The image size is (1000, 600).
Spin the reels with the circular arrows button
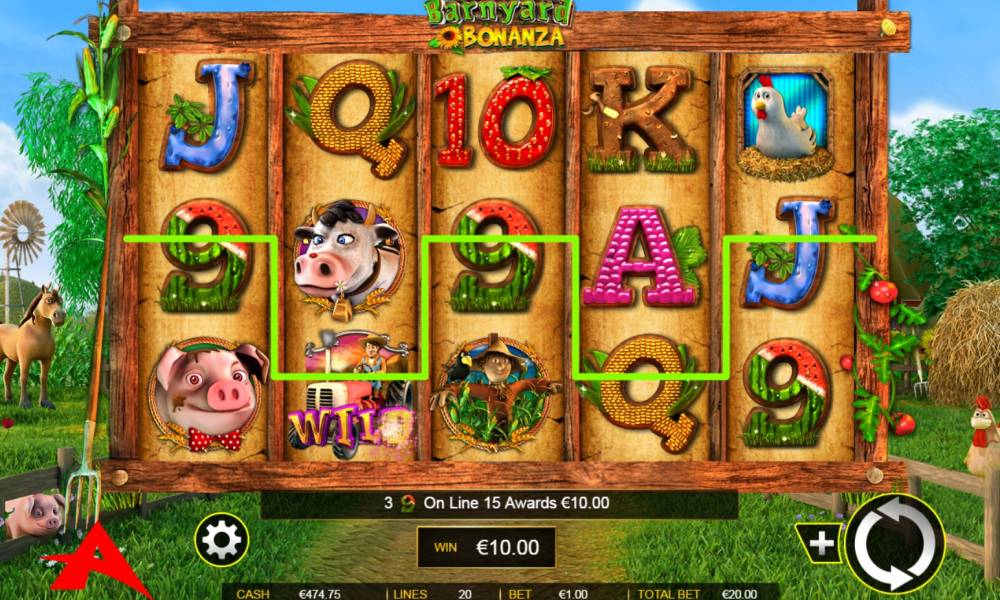pyautogui.click(x=894, y=544)
